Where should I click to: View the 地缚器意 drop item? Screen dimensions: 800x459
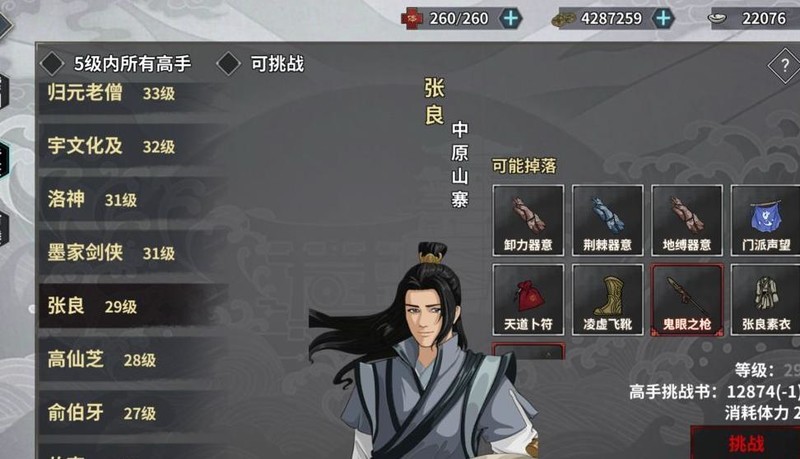tap(686, 220)
